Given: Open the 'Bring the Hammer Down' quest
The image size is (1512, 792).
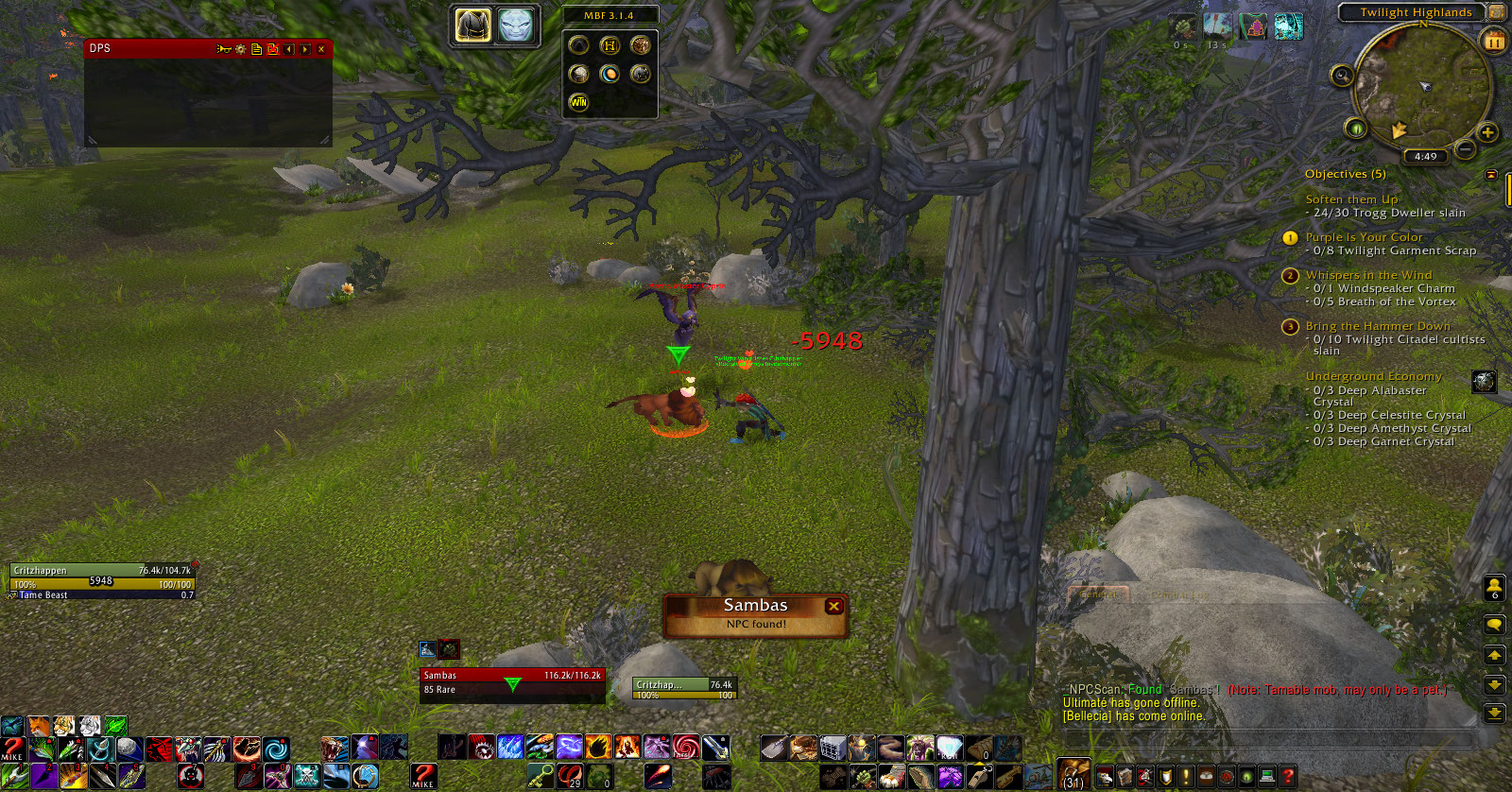Looking at the screenshot, I should pyautogui.click(x=1377, y=326).
